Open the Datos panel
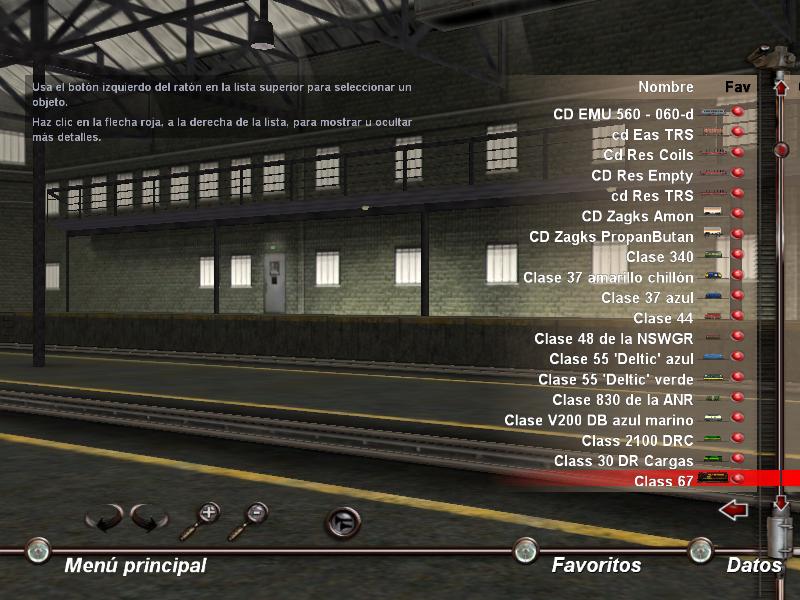 [x=754, y=565]
